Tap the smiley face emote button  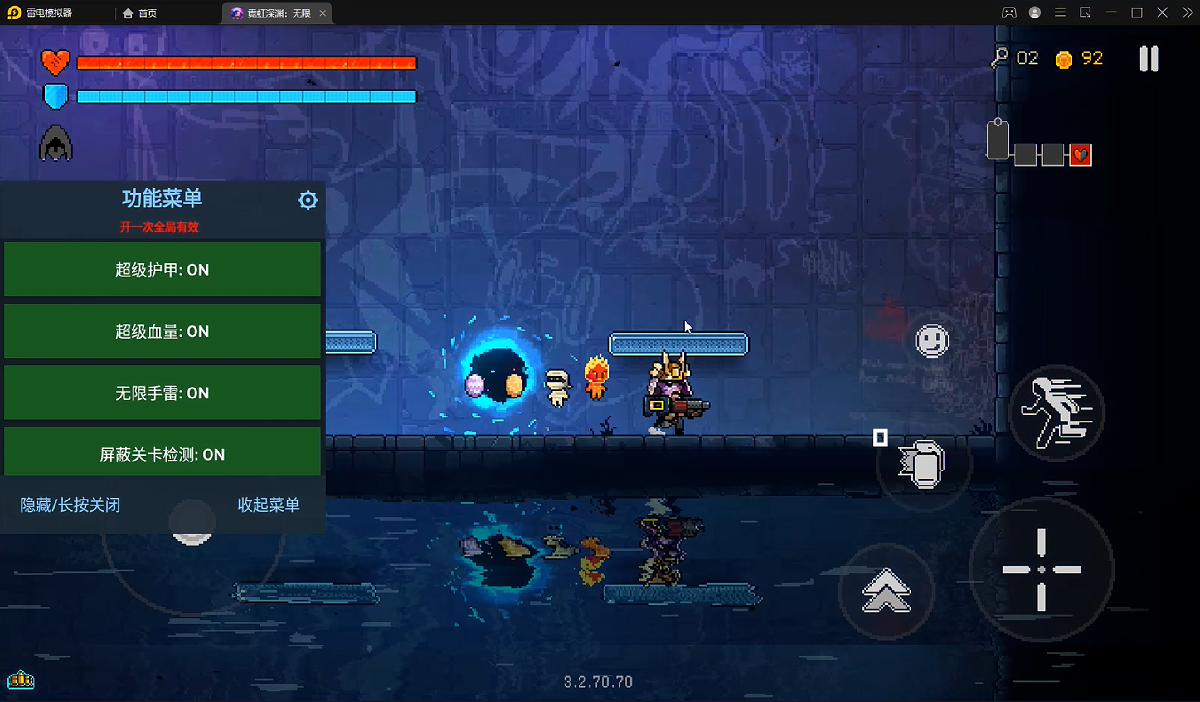pos(932,341)
